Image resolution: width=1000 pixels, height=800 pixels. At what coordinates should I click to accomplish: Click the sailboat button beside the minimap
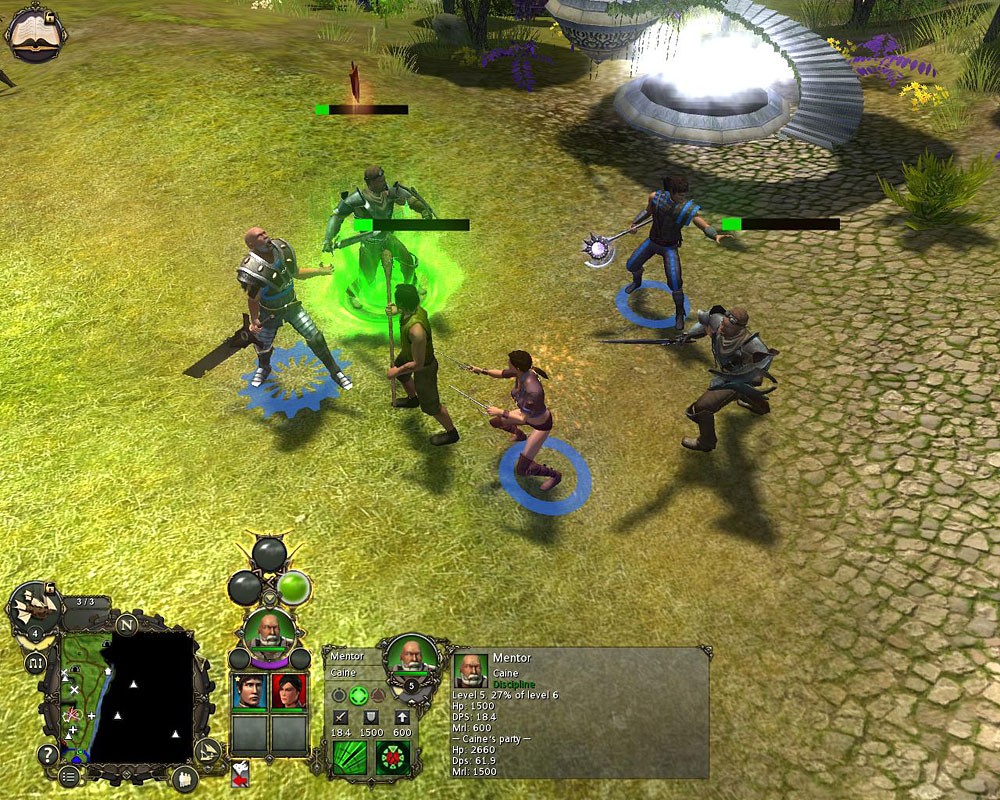click(x=207, y=750)
